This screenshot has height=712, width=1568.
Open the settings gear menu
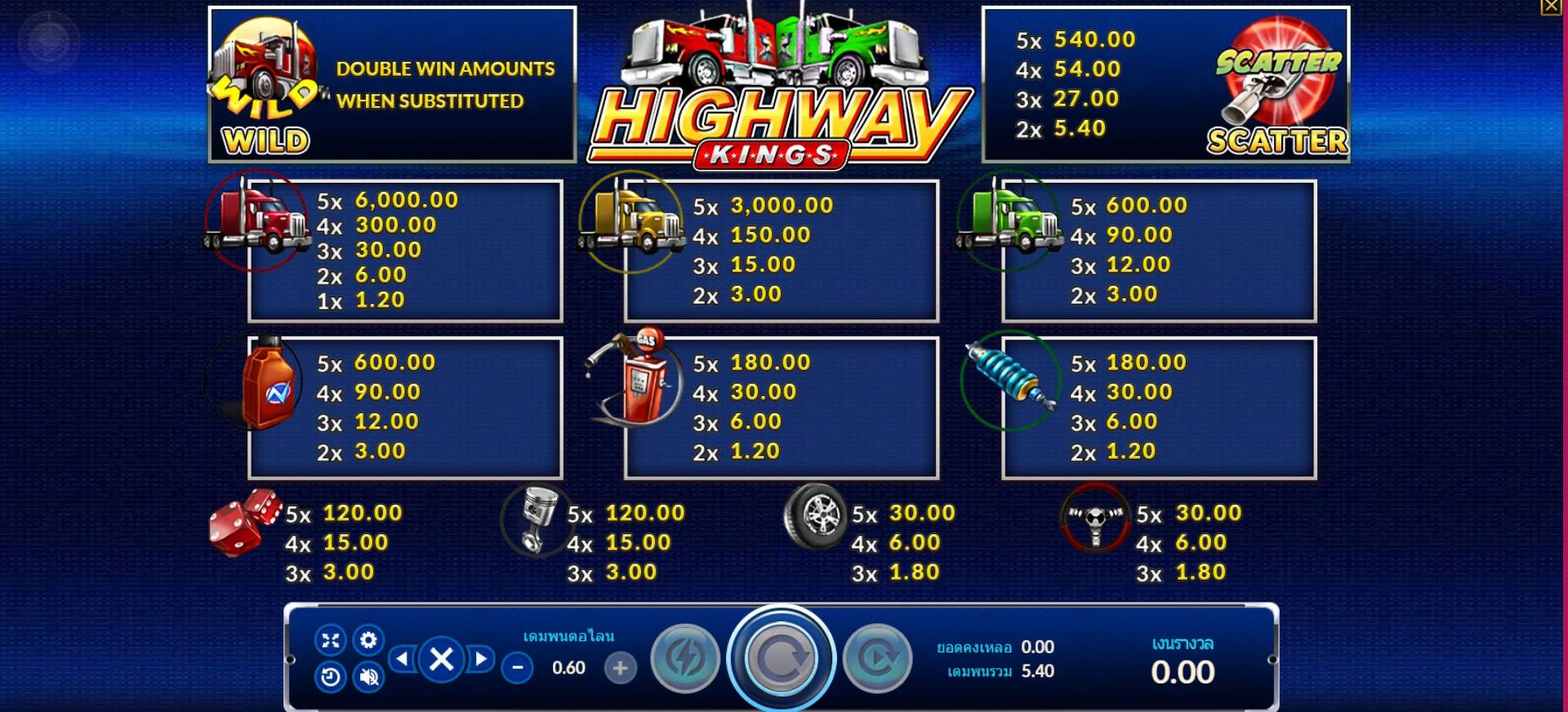click(367, 642)
